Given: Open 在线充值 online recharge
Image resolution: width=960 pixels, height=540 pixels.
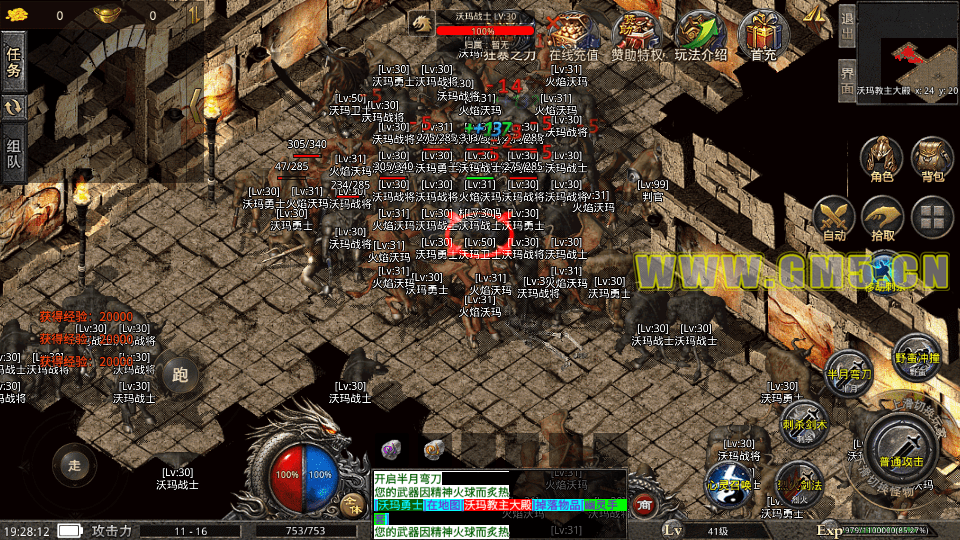Looking at the screenshot, I should point(573,36).
